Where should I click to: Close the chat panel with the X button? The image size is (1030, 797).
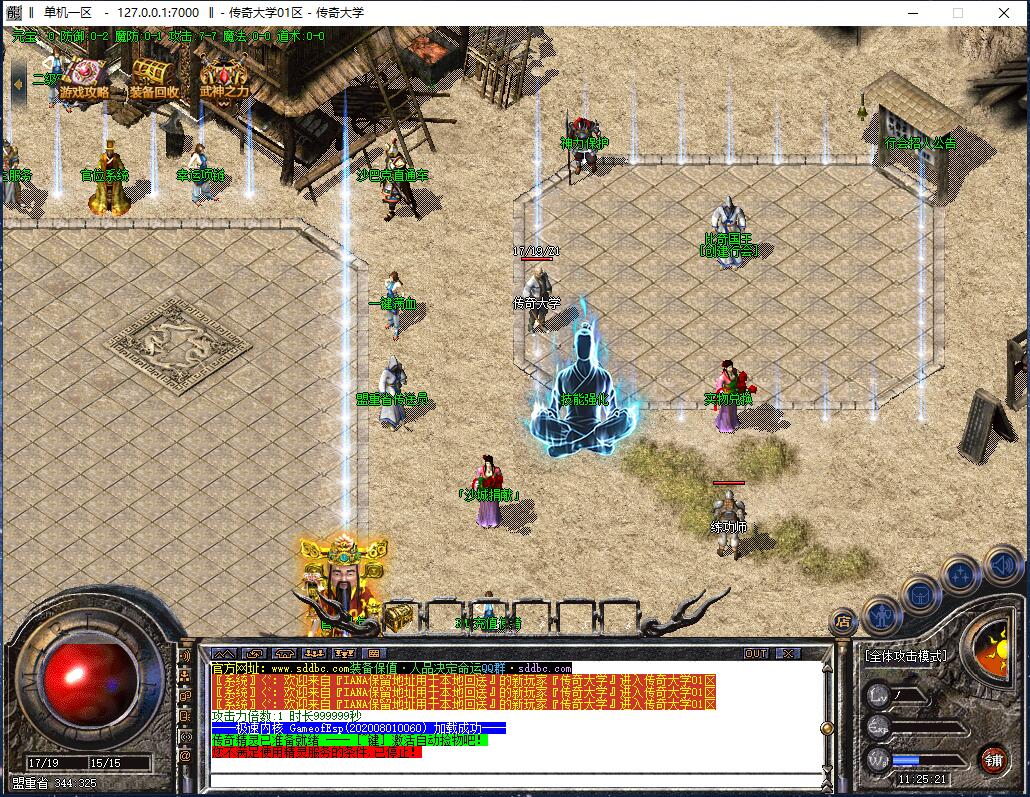pyautogui.click(x=789, y=653)
